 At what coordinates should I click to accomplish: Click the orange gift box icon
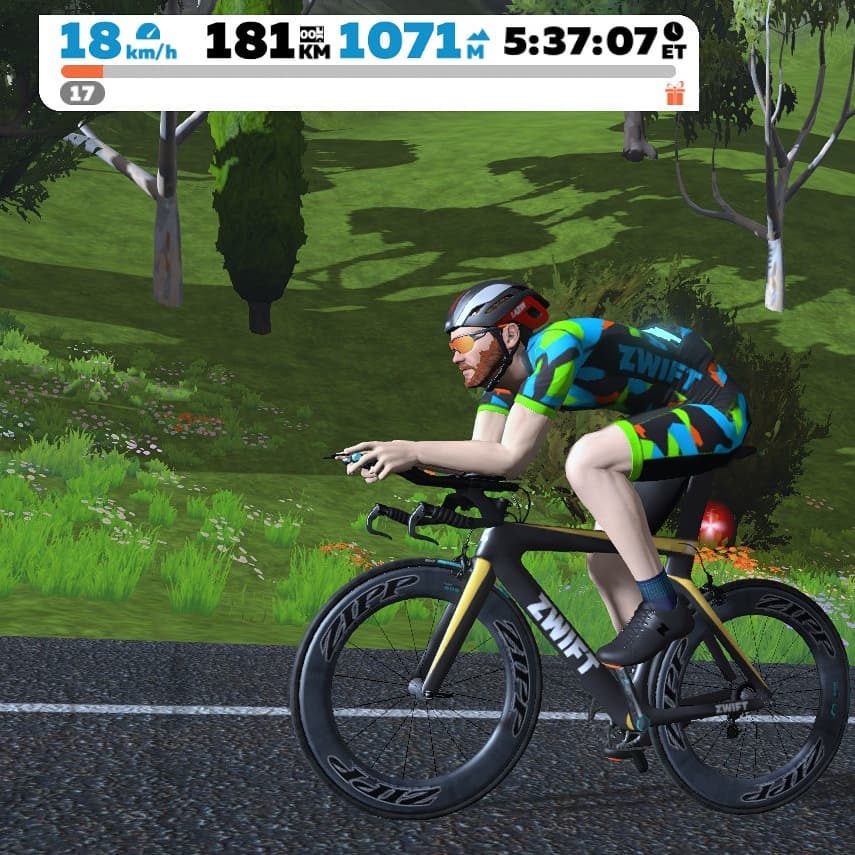point(674,94)
